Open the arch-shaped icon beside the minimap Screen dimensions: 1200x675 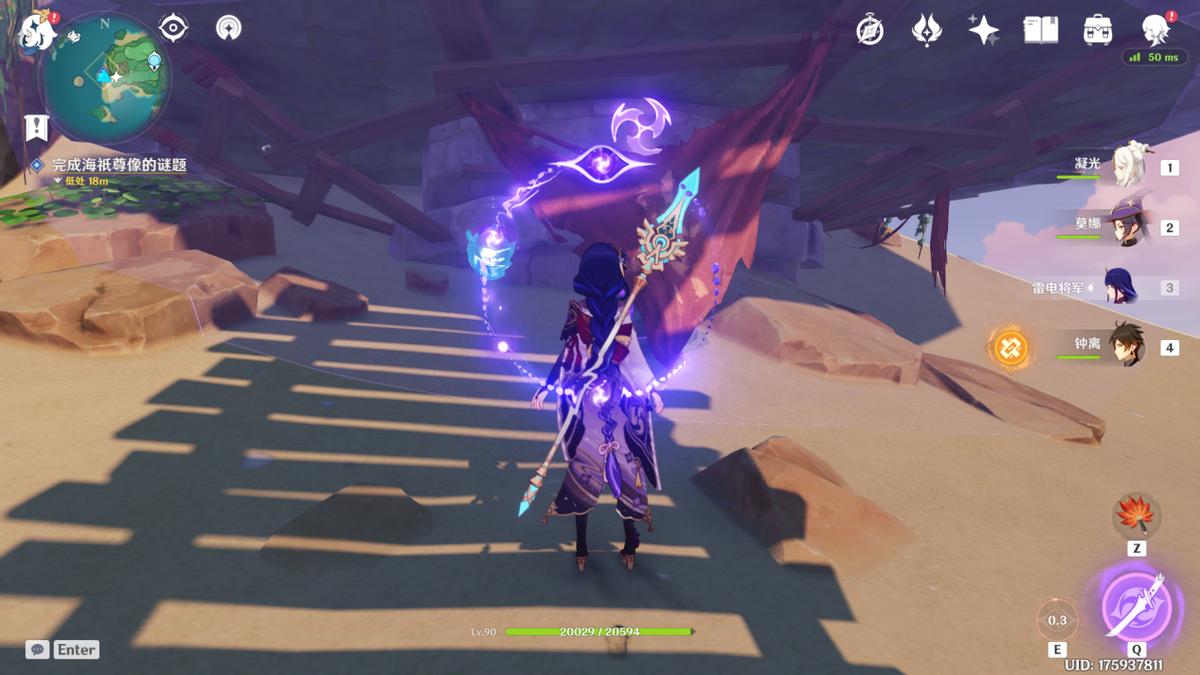point(229,28)
